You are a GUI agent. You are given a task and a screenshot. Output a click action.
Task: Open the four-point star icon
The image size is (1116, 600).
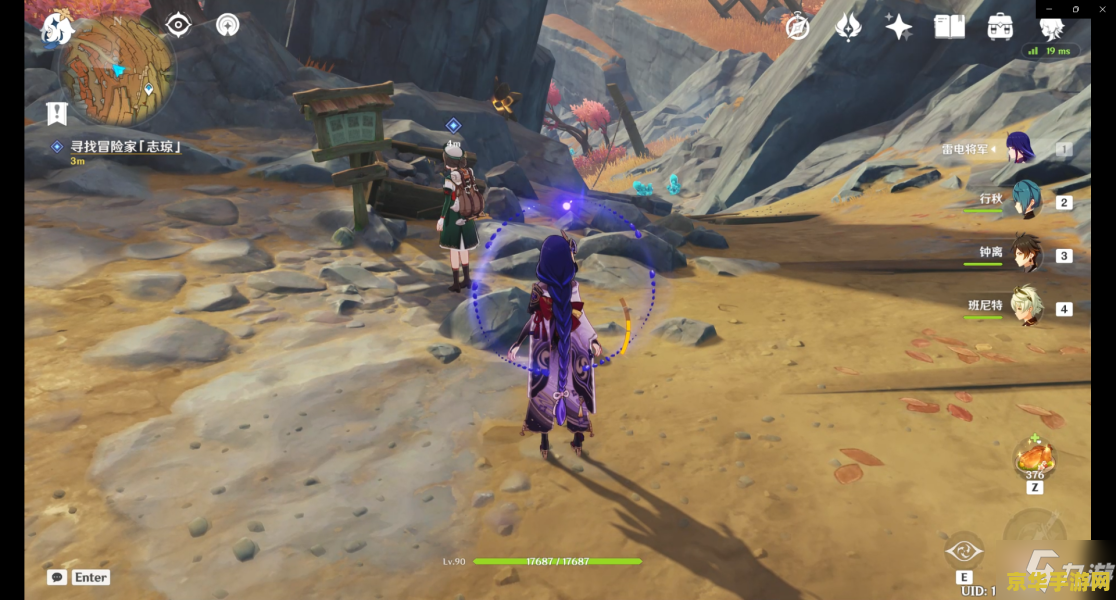[898, 27]
